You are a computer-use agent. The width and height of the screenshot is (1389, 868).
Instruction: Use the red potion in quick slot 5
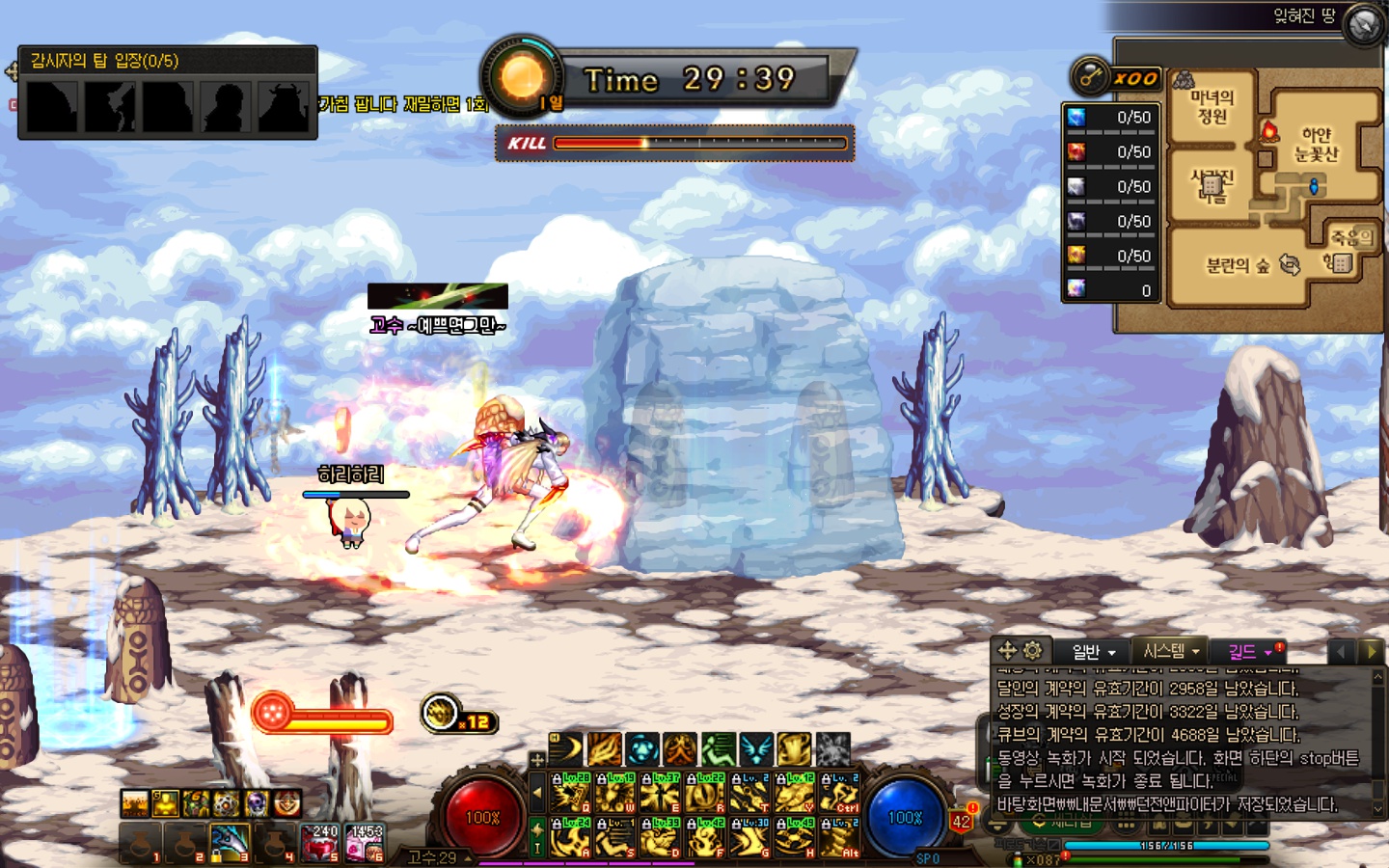tap(320, 842)
